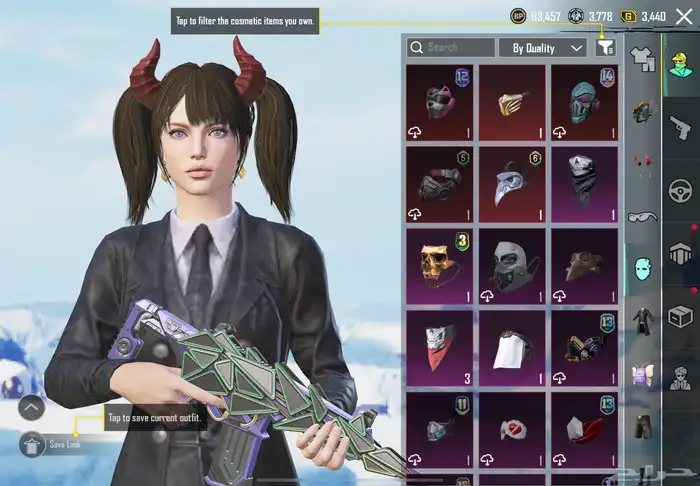Select the white face veil item

[512, 347]
